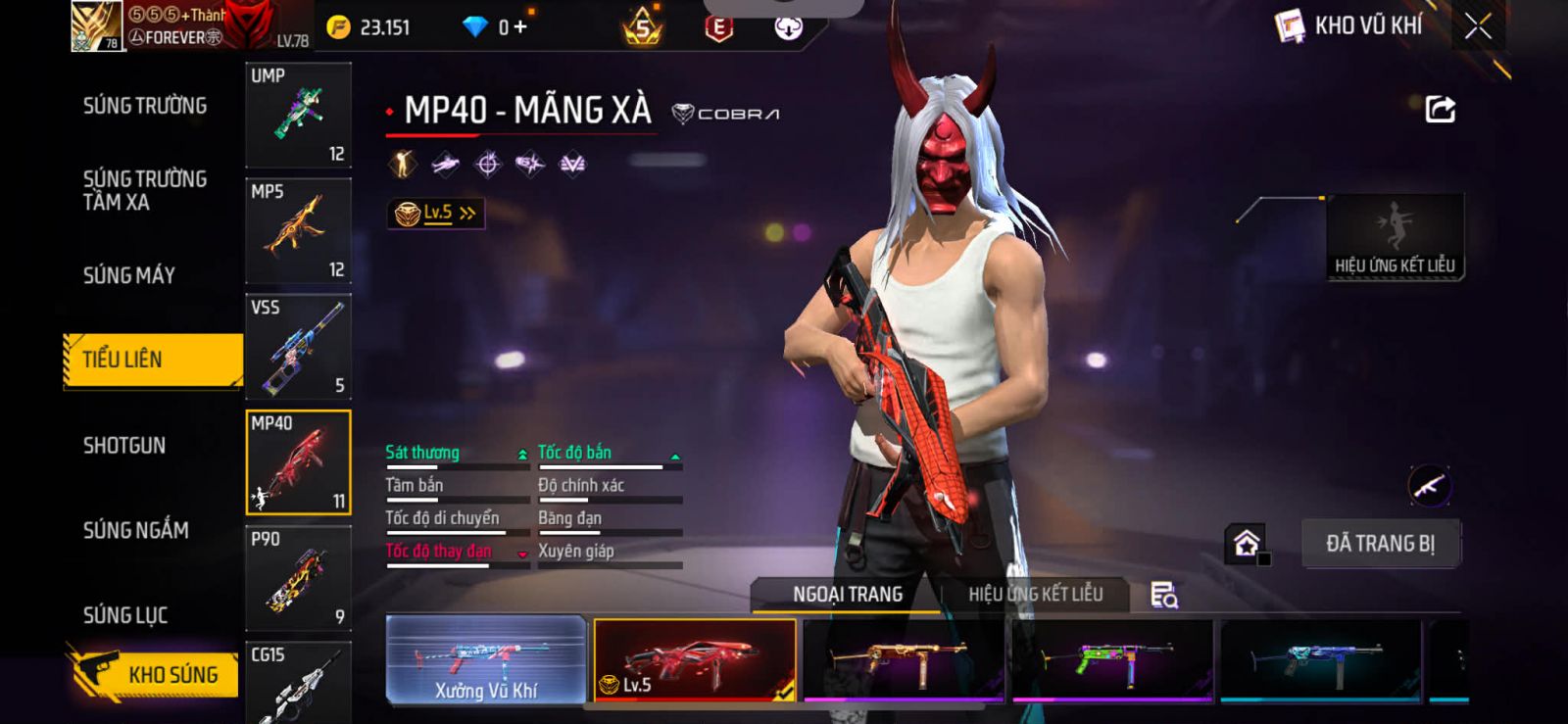Open the Xưởng Vũ Khí tile

(x=486, y=660)
